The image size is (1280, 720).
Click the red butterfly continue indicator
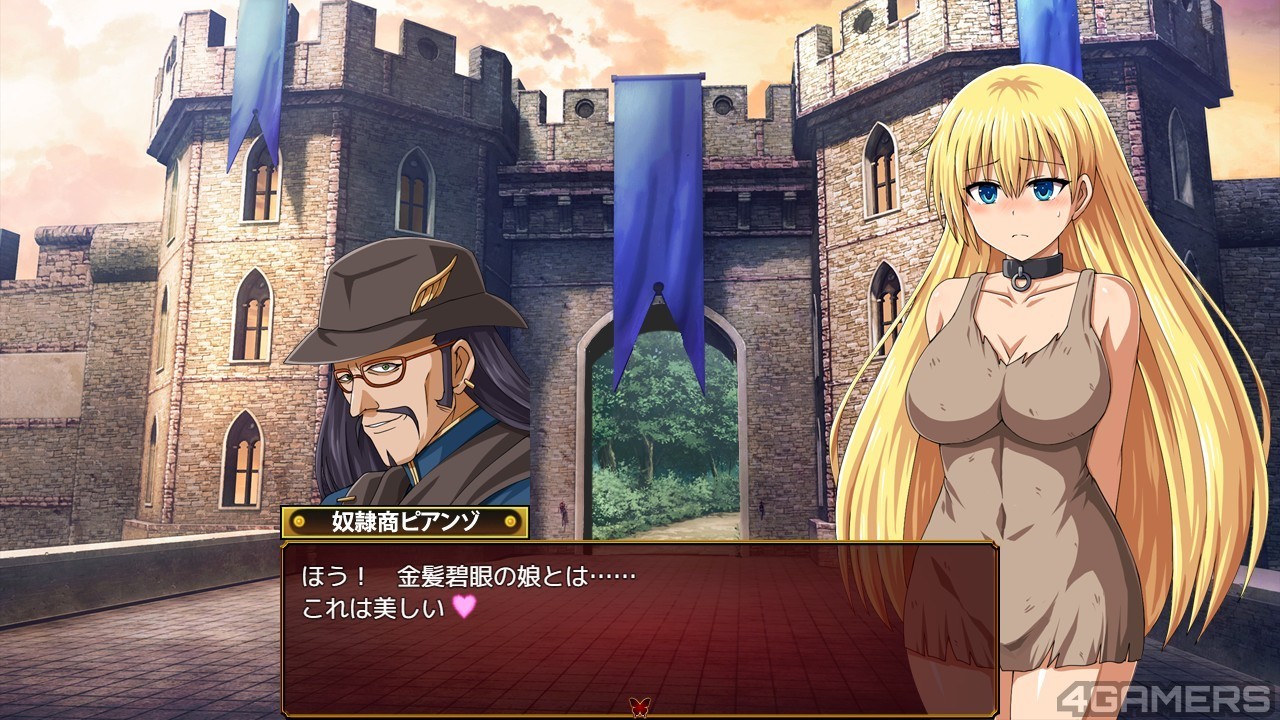pos(636,706)
